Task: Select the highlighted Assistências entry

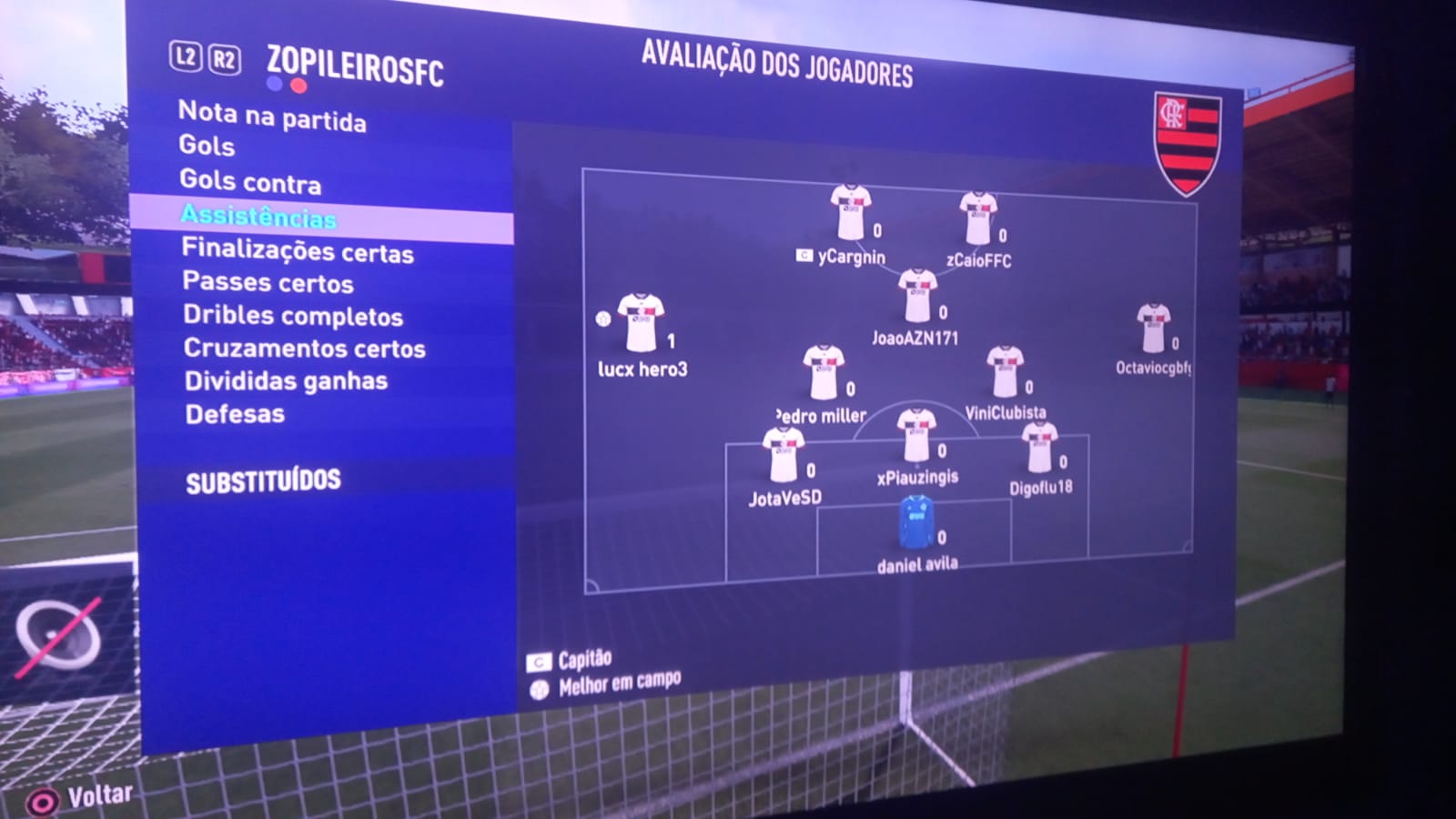Action: pyautogui.click(x=258, y=217)
